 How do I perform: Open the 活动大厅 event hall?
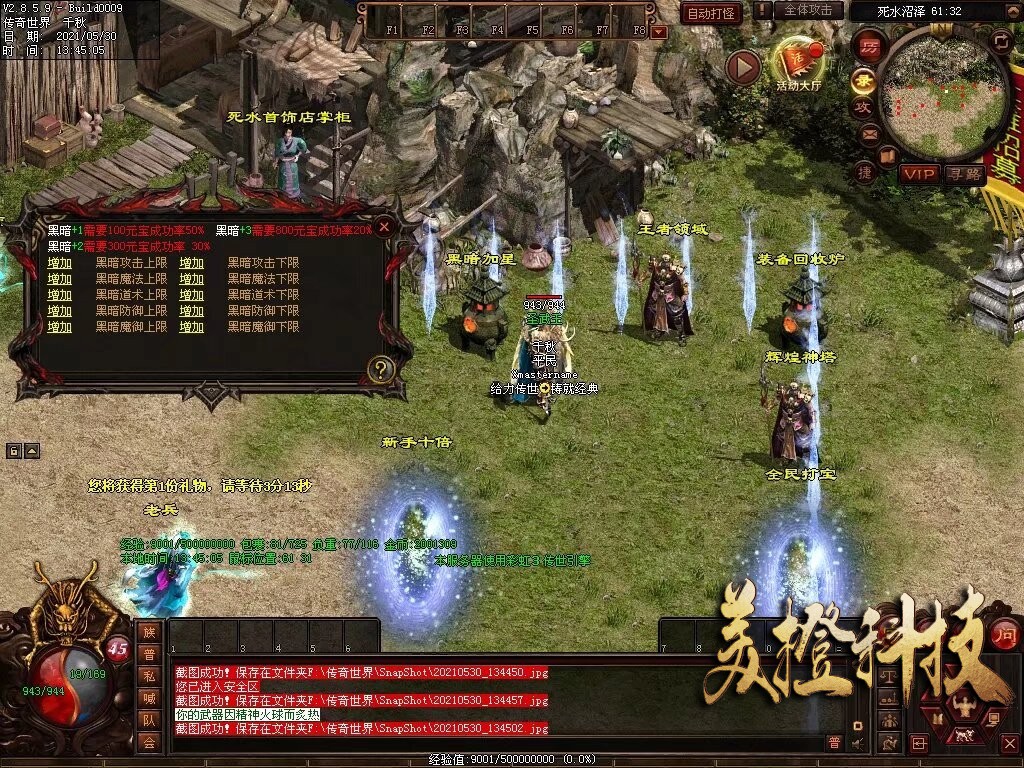point(797,65)
